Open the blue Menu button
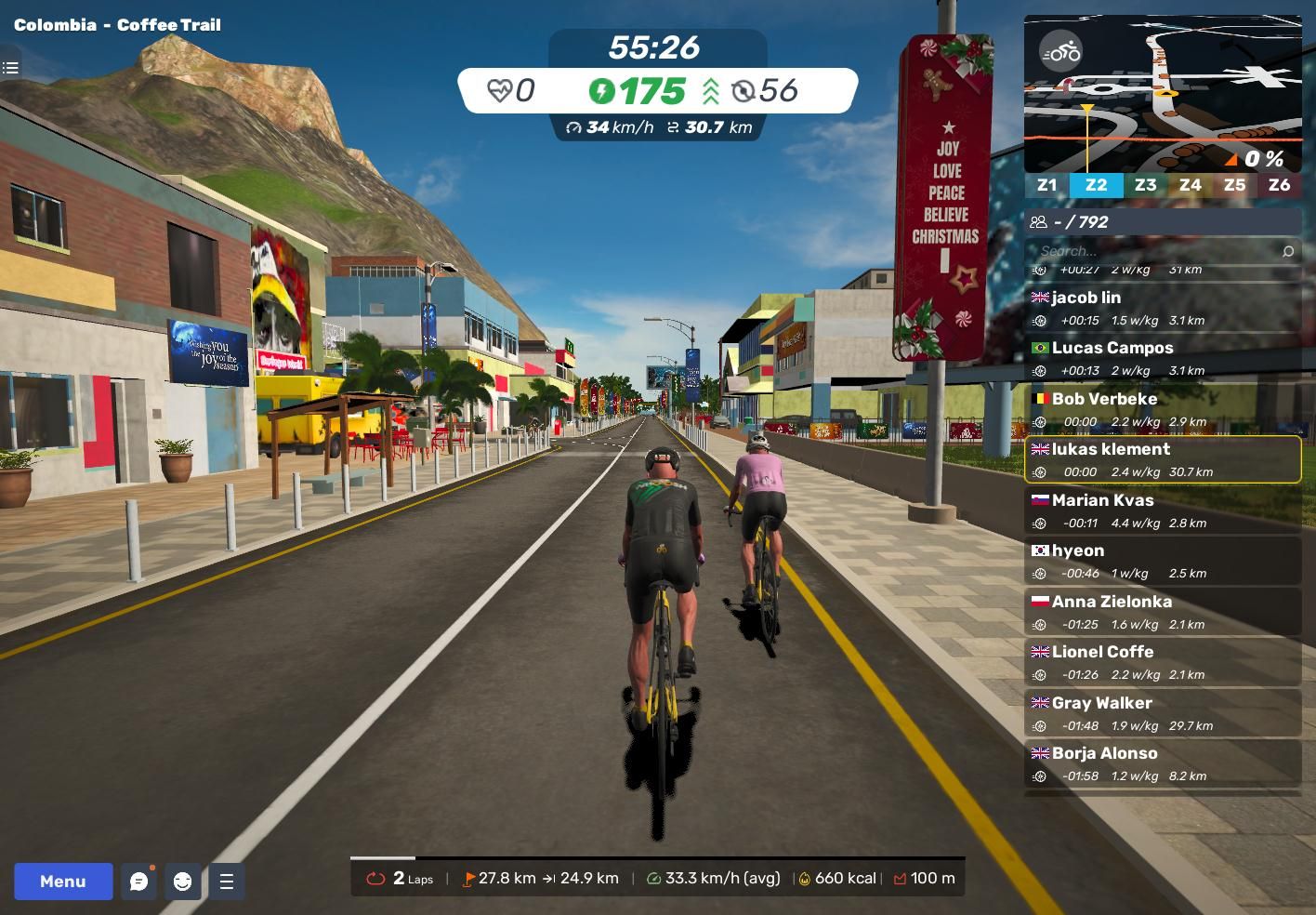The height and width of the screenshot is (915, 1316). (x=63, y=882)
